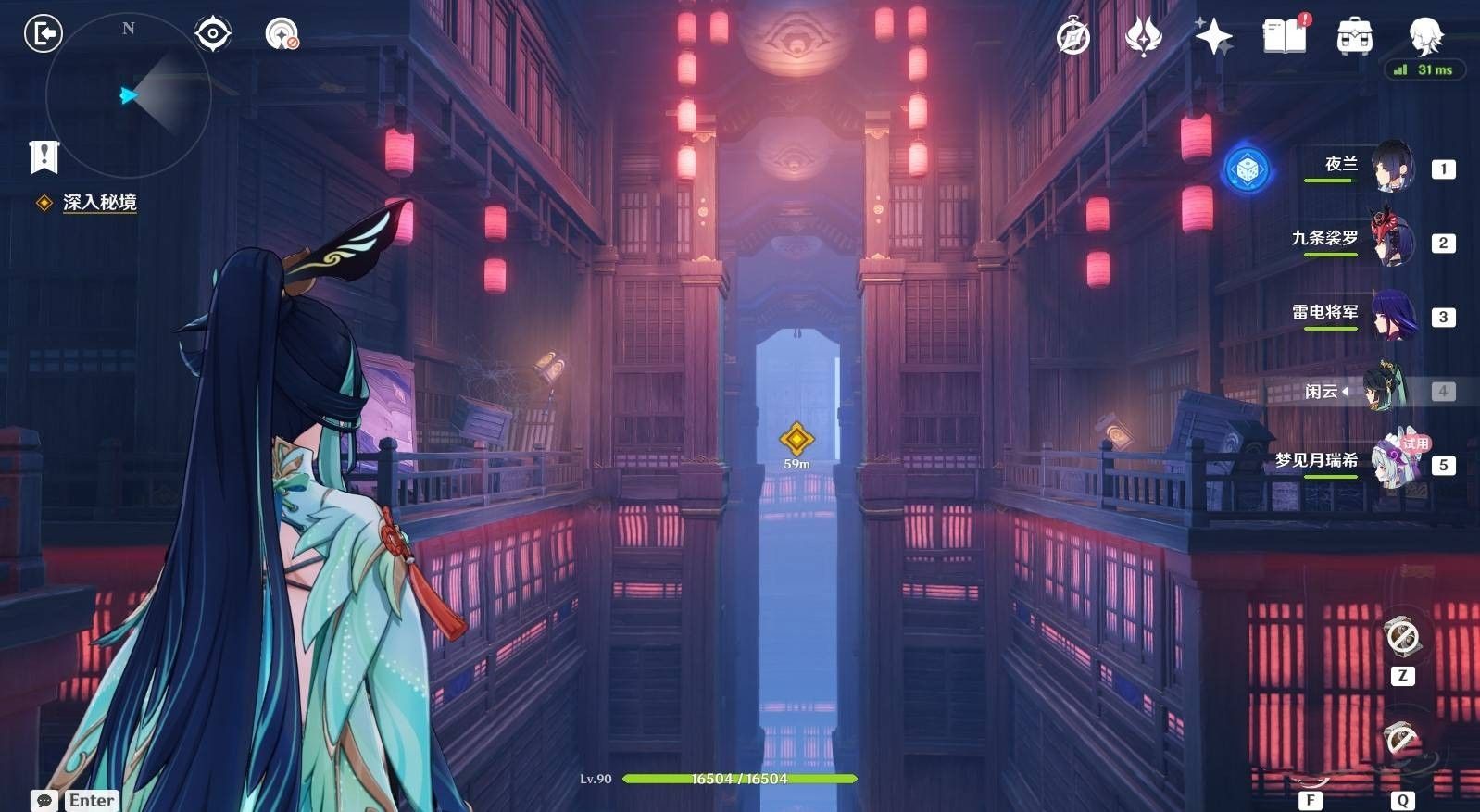Screen dimensions: 1480x812
Task: Click the exit domain icon
Action: coord(43,34)
